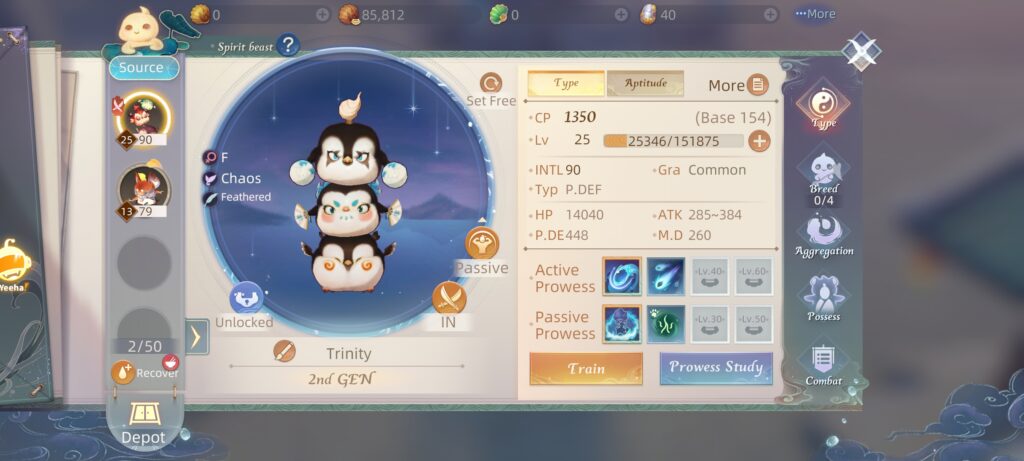Screen dimensions: 1024x461
Task: Open the Spirit beast help question mark
Action: (x=288, y=45)
